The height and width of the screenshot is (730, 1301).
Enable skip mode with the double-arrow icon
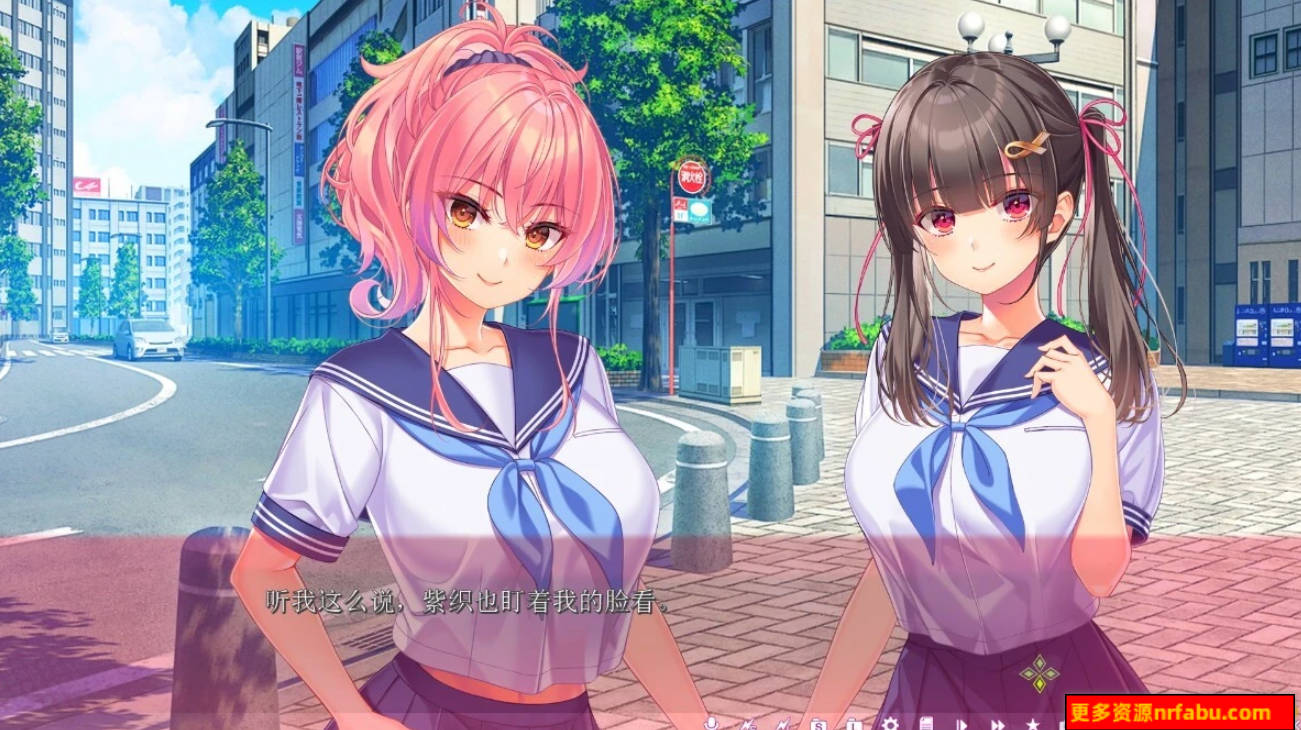[x=1000, y=722]
